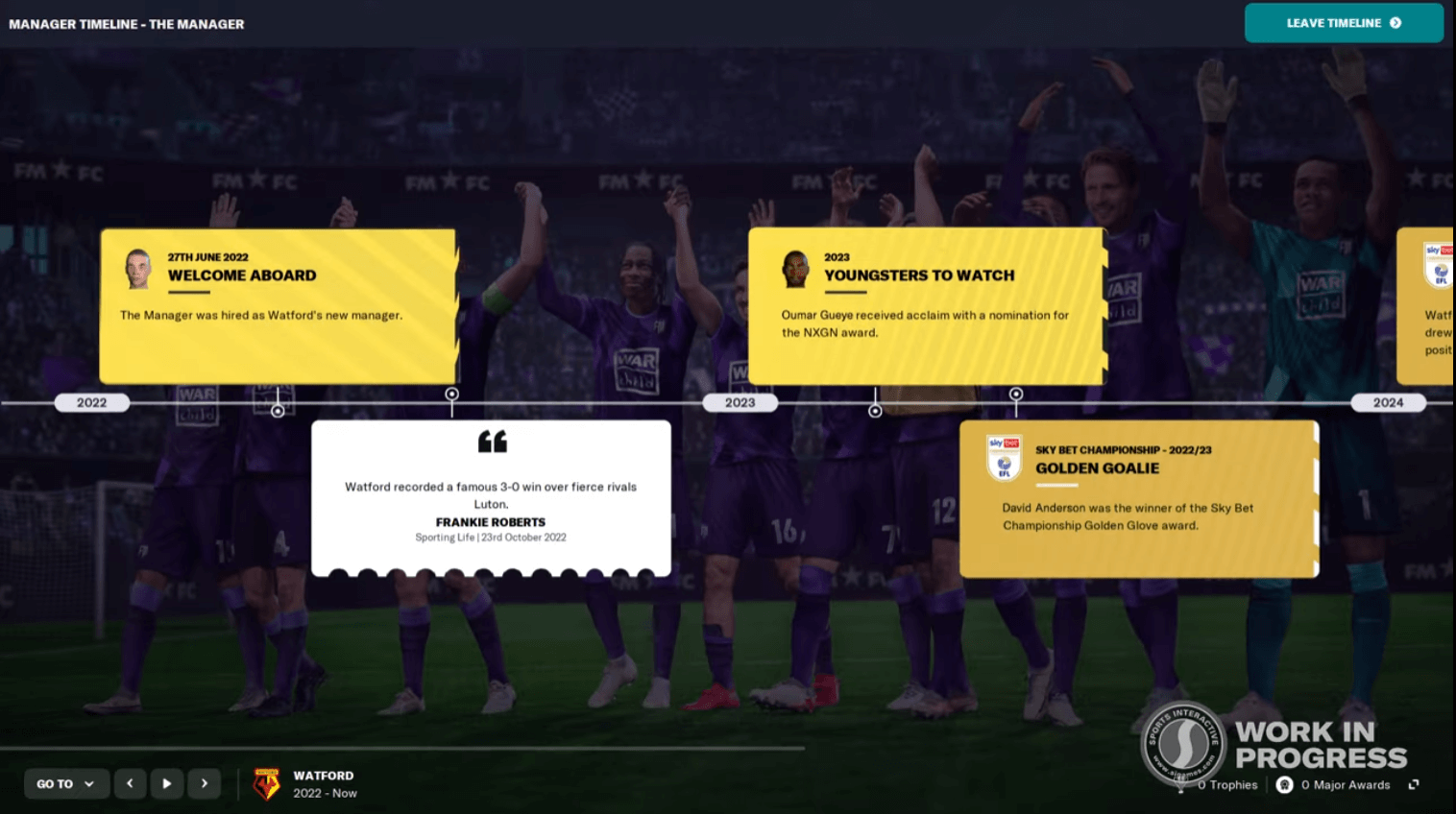Open the GO TO dropdown

tap(63, 783)
